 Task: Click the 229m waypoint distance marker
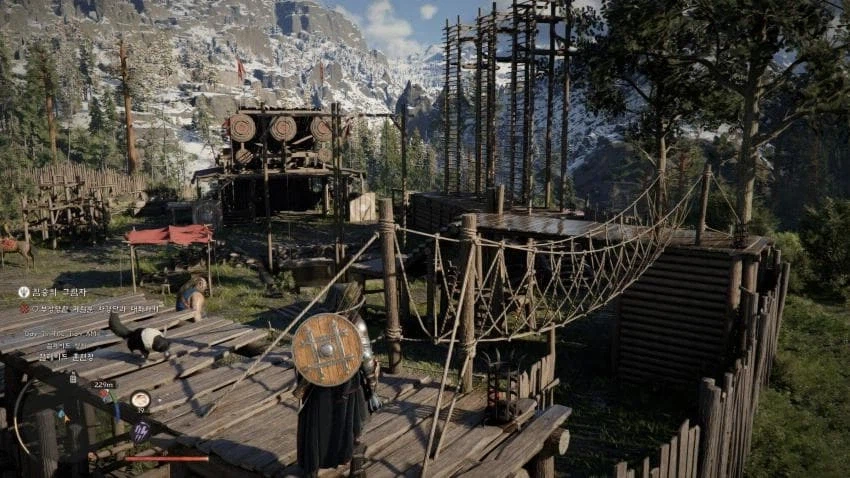click(103, 384)
